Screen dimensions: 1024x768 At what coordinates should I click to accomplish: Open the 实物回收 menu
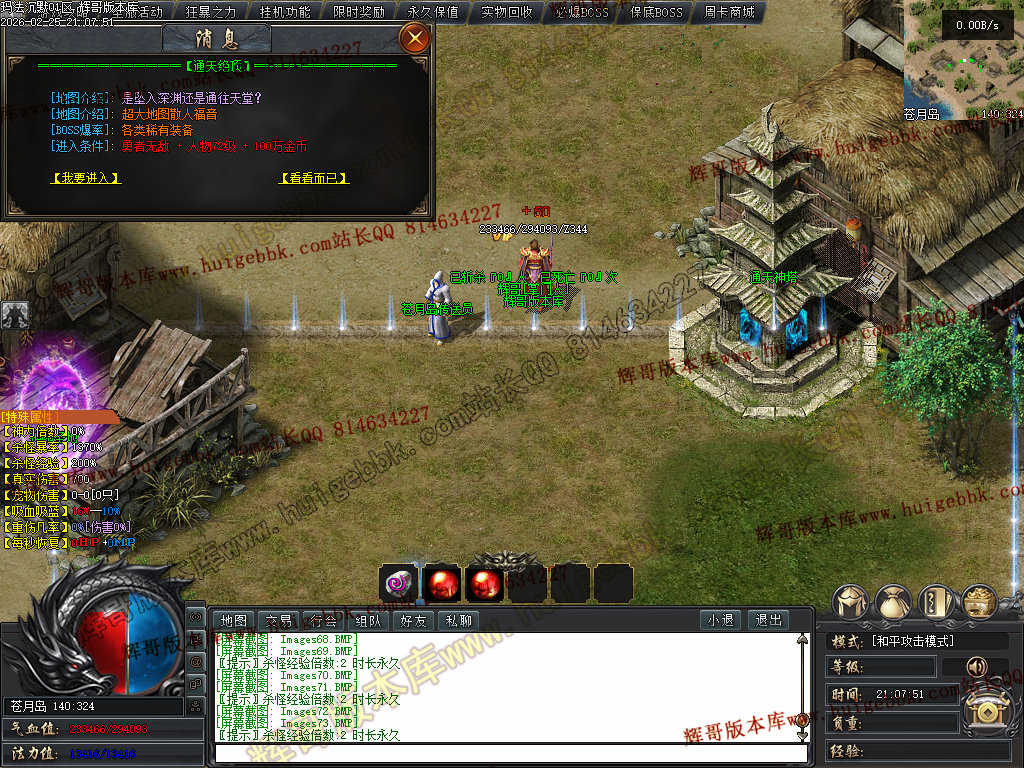[x=507, y=12]
